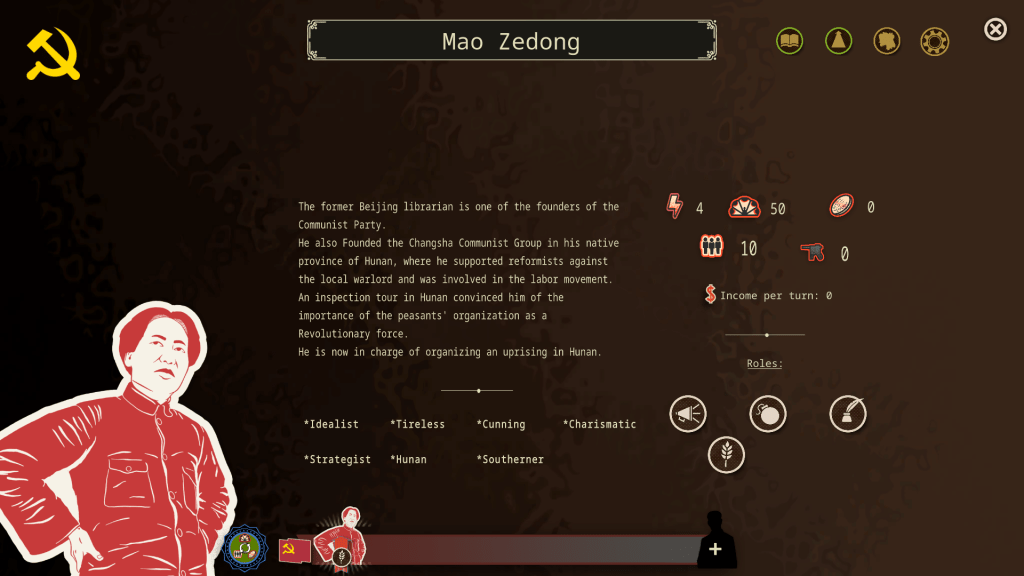This screenshot has width=1024, height=576.
Task: Select the bomb role icon
Action: [x=768, y=414]
